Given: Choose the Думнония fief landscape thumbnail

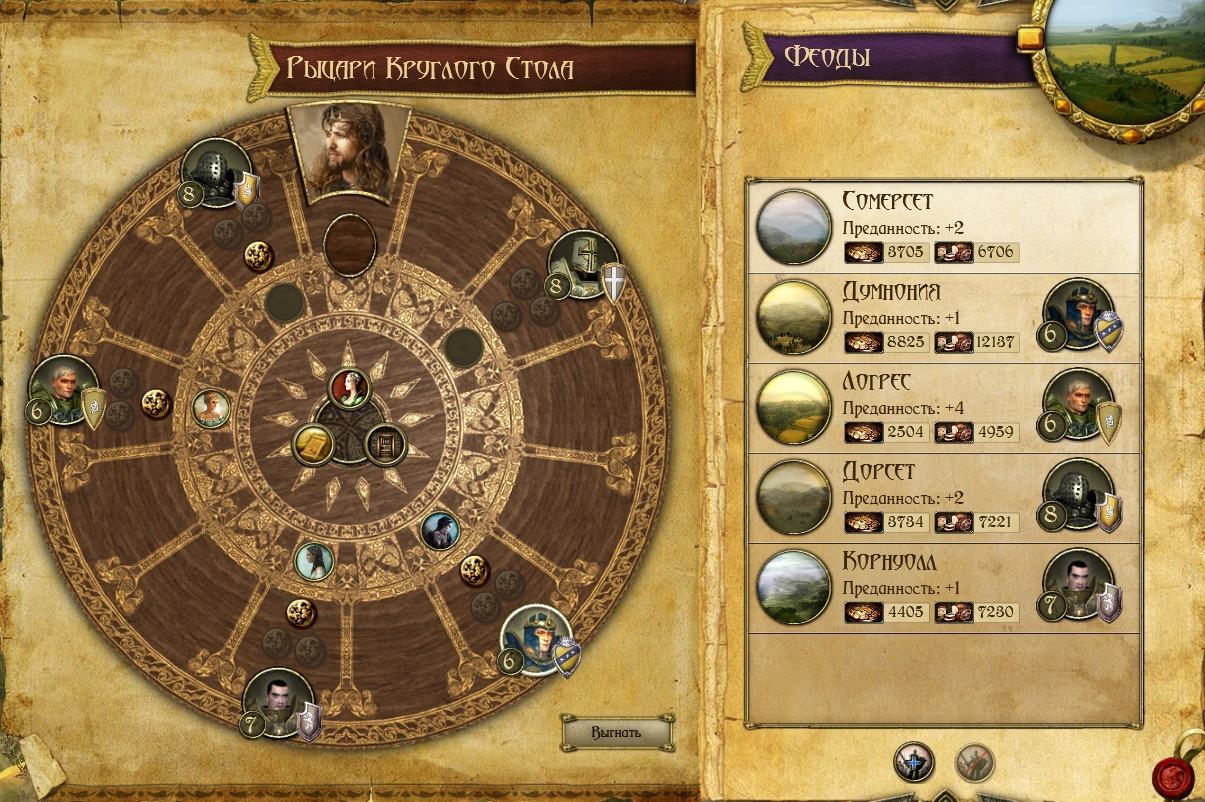Looking at the screenshot, I should pos(794,318).
